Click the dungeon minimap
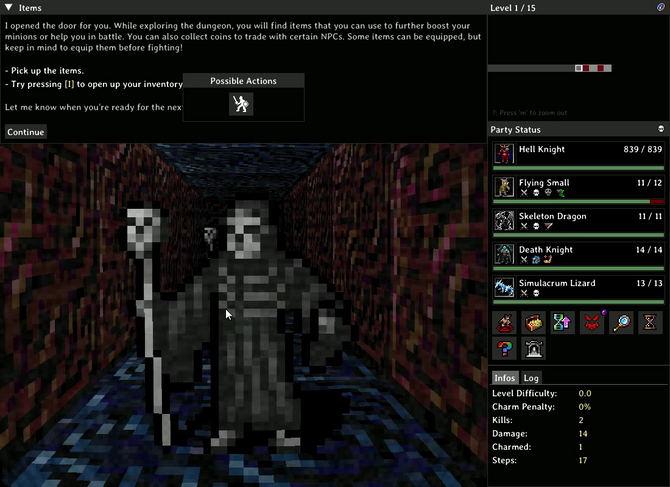This screenshot has width=670, height=487. click(576, 67)
